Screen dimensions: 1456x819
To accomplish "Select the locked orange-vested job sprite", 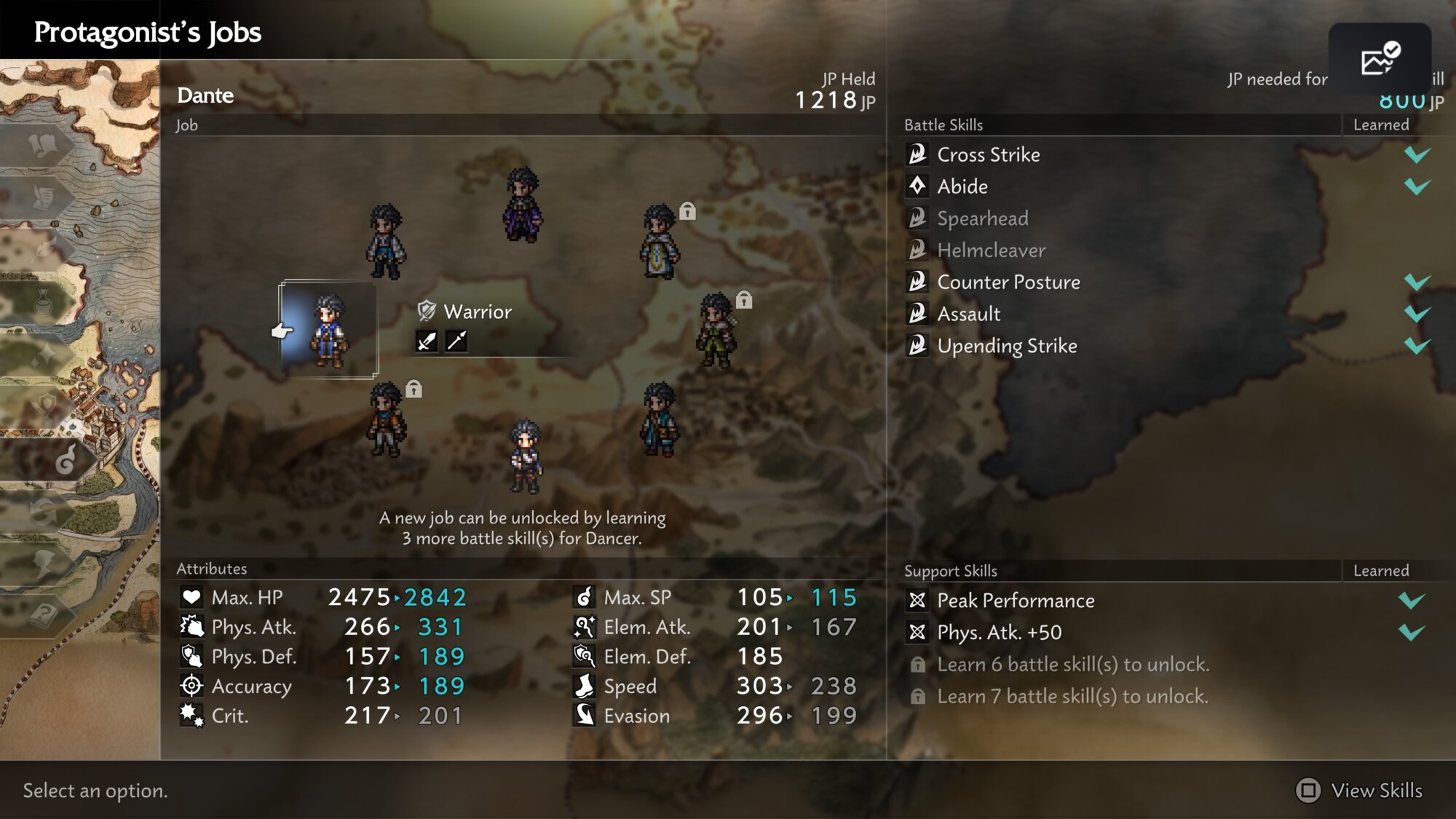I will click(386, 419).
